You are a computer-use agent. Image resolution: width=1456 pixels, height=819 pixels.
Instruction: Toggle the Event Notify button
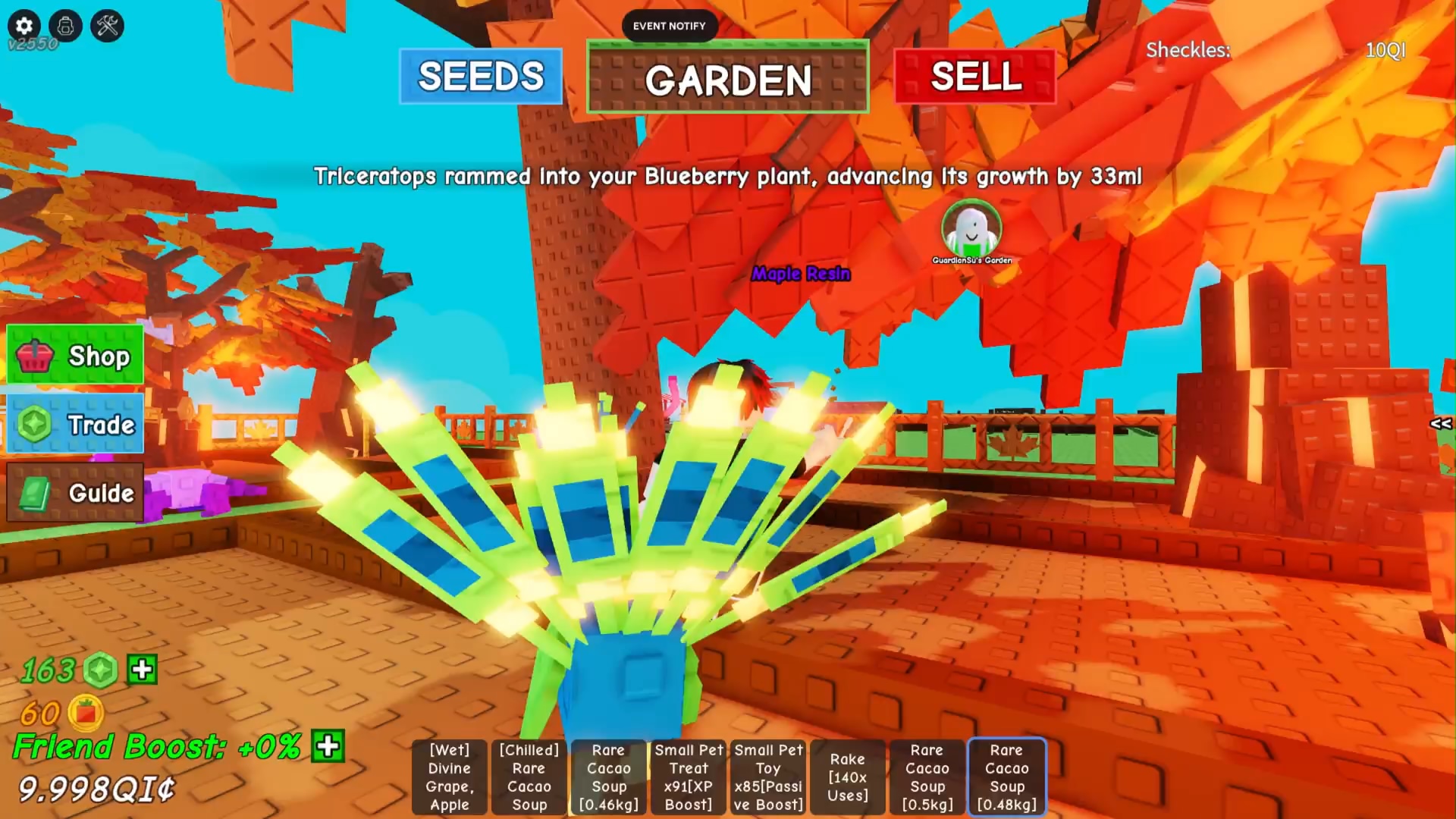(x=669, y=26)
